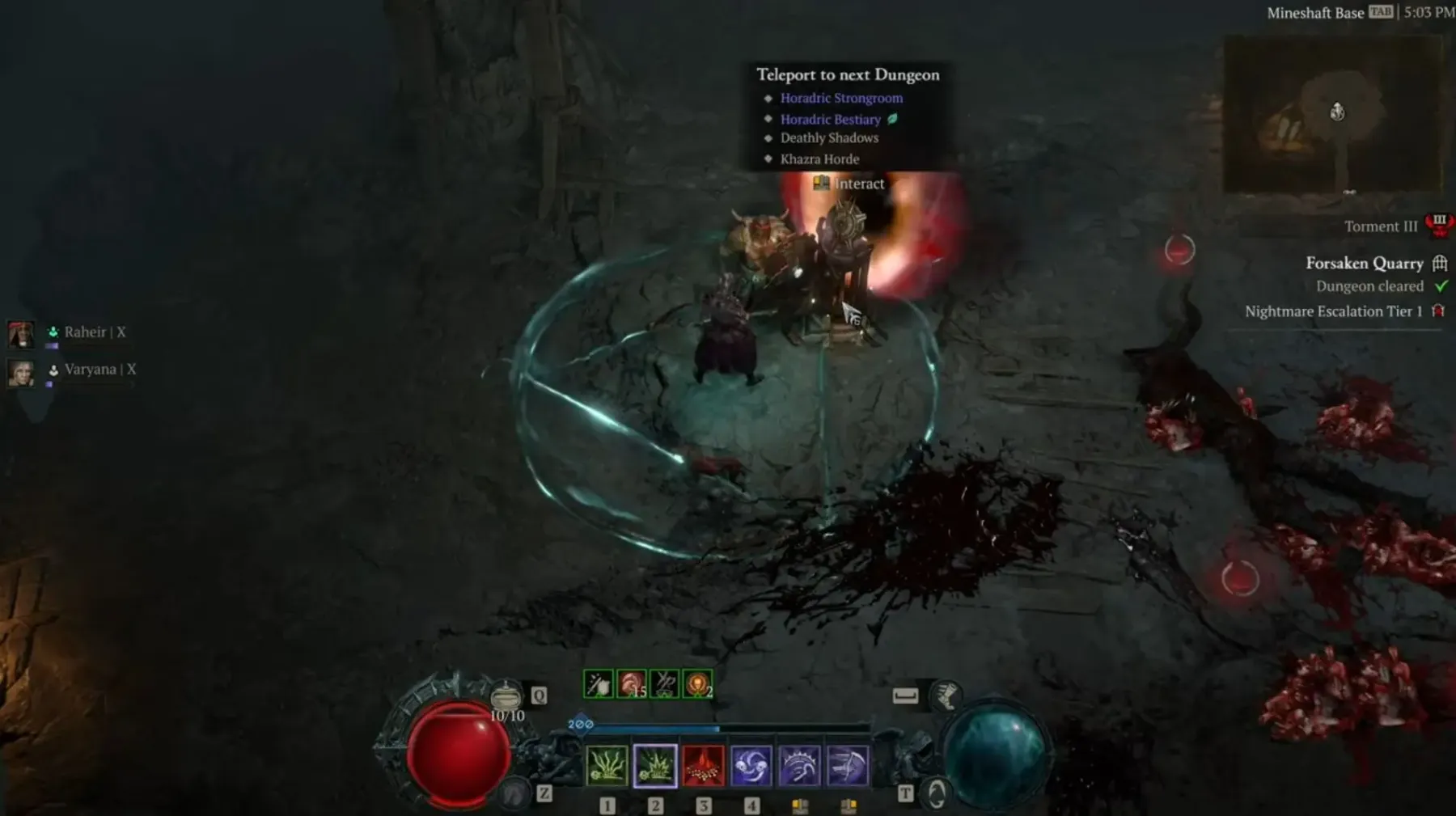The width and height of the screenshot is (1456, 816).
Task: Choose the Horadric Strongroom dungeon option
Action: [840, 98]
